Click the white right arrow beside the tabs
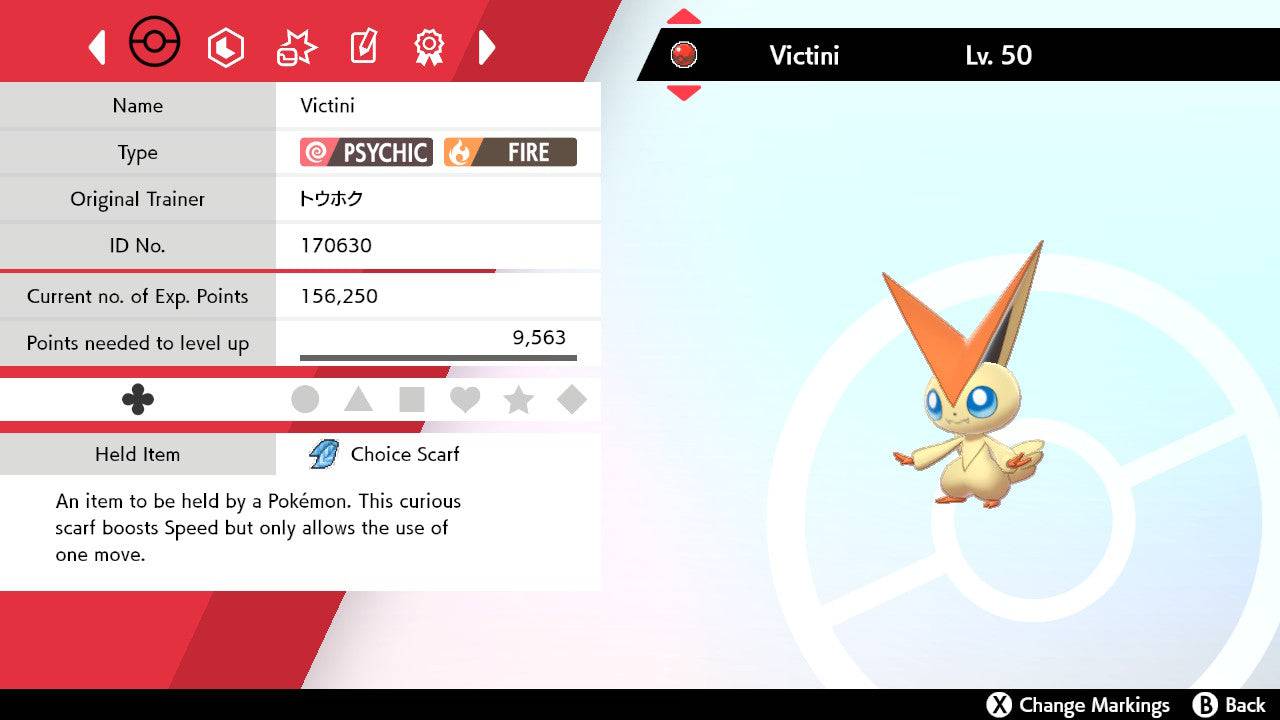This screenshot has height=720, width=1280. (487, 47)
